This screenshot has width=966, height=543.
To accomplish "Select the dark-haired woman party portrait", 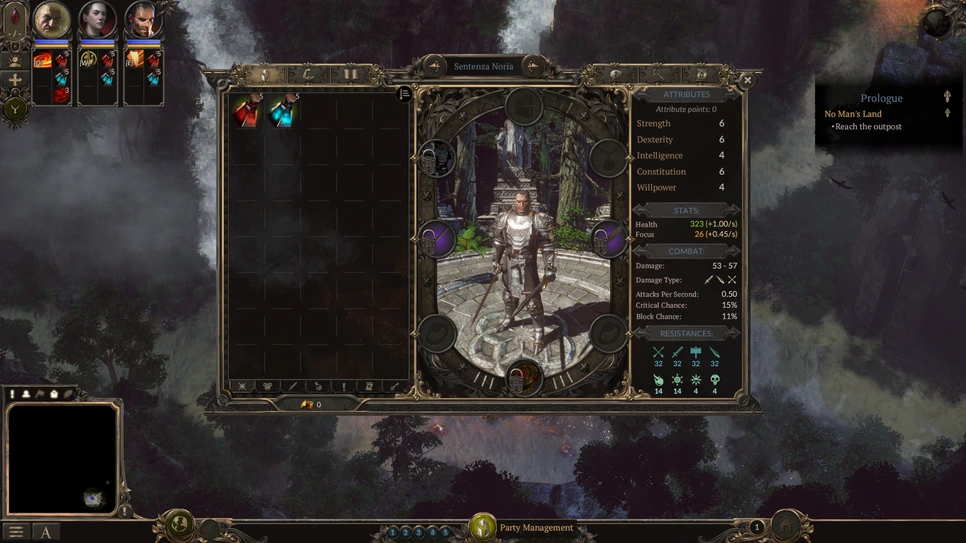I will click(98, 19).
